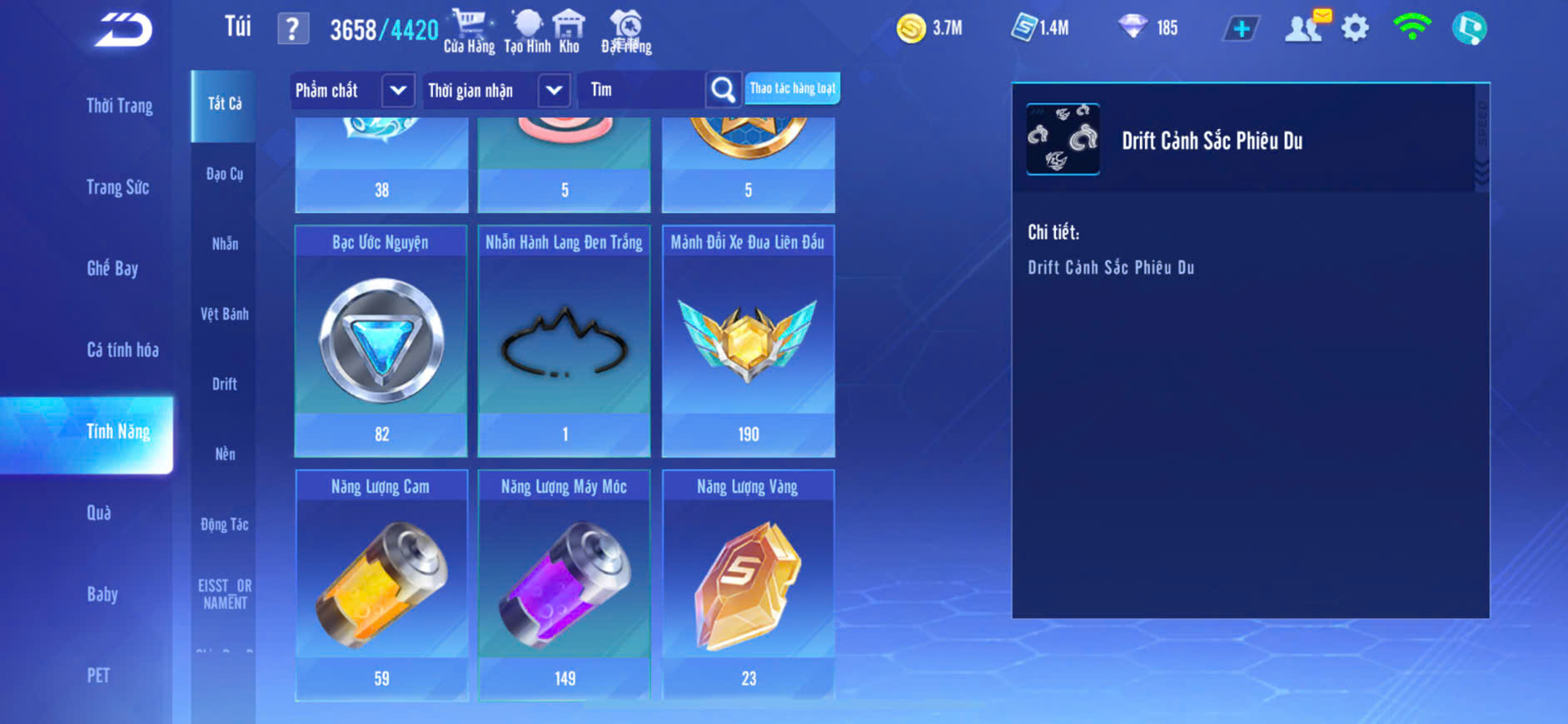Open the Cửa Hàng shop
Screen dimensions: 1568x724
(469, 32)
